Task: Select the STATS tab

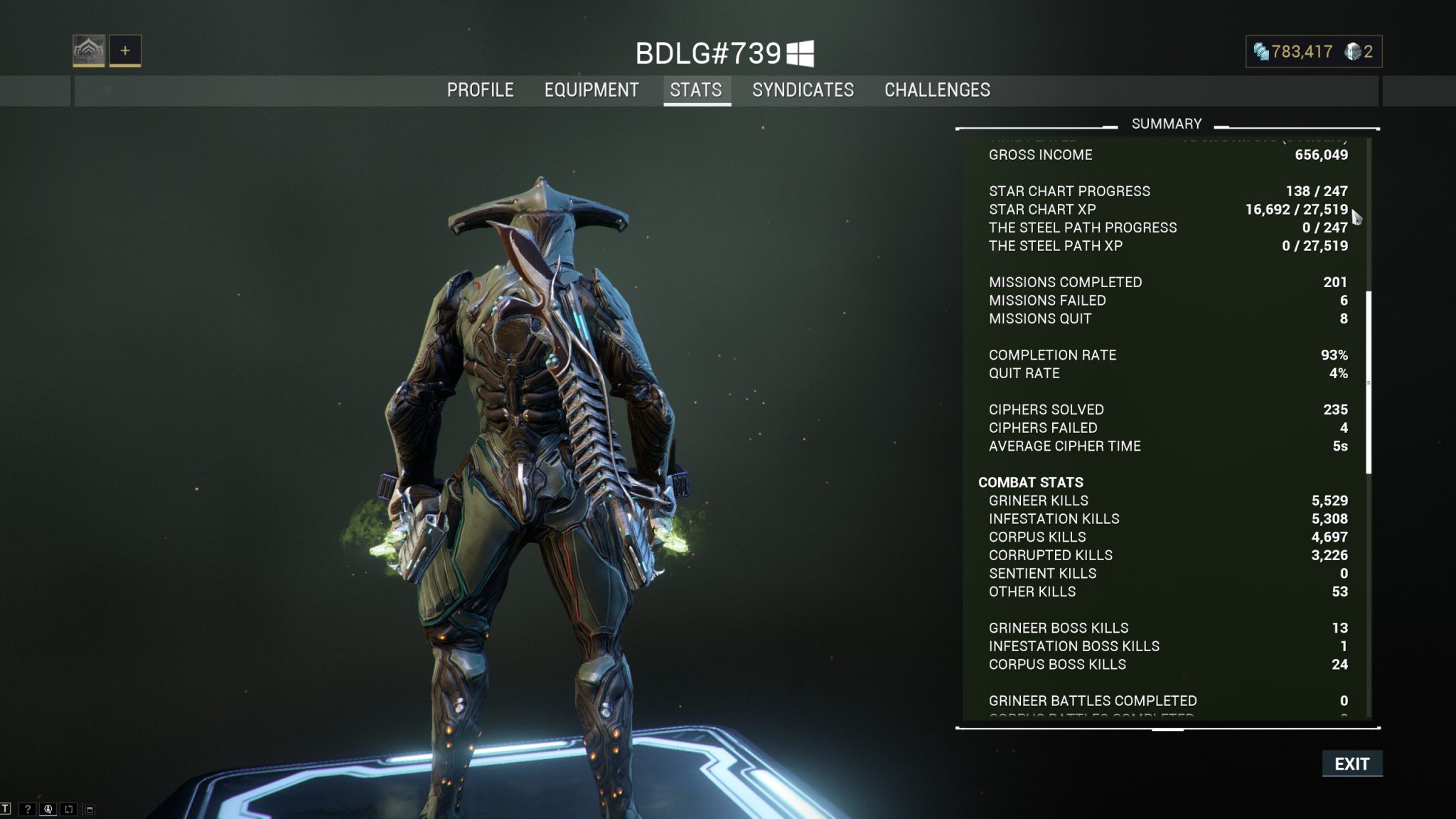Action: pos(696,90)
